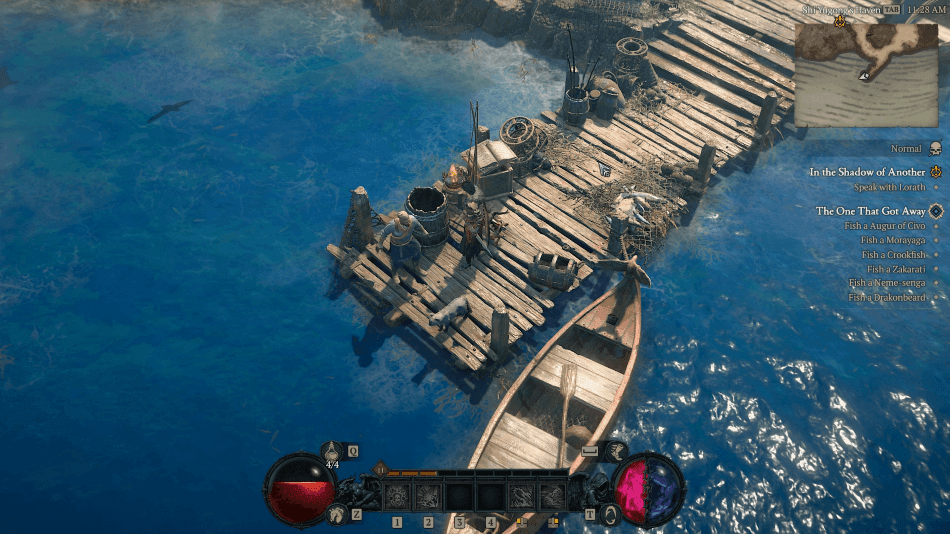Open quest The One That Got Away
This screenshot has height=534, width=950.
870,211
